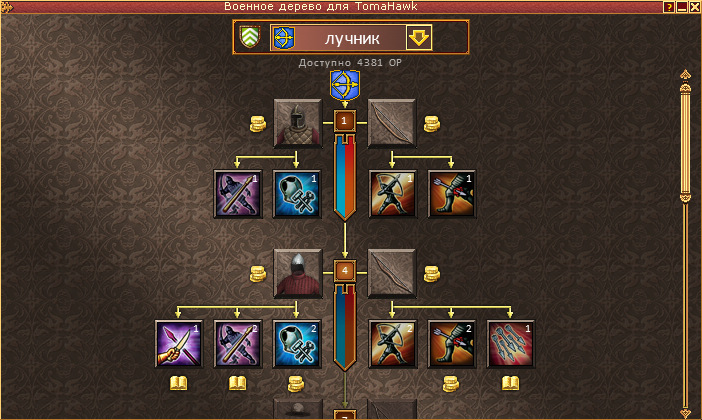Choose the blue armor repair skill marked 2

pyautogui.click(x=297, y=343)
